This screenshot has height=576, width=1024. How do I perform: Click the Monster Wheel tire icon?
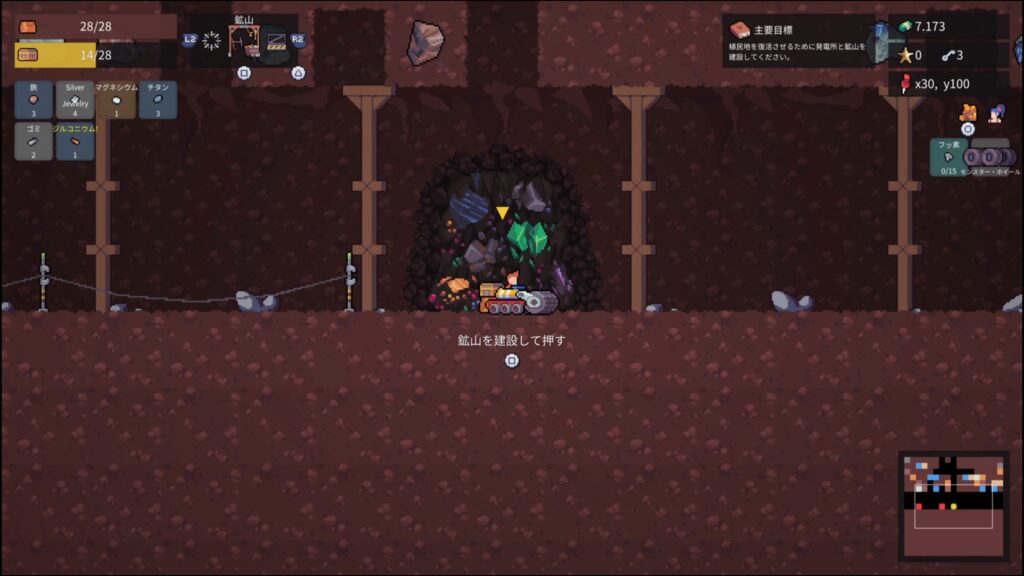(x=990, y=157)
